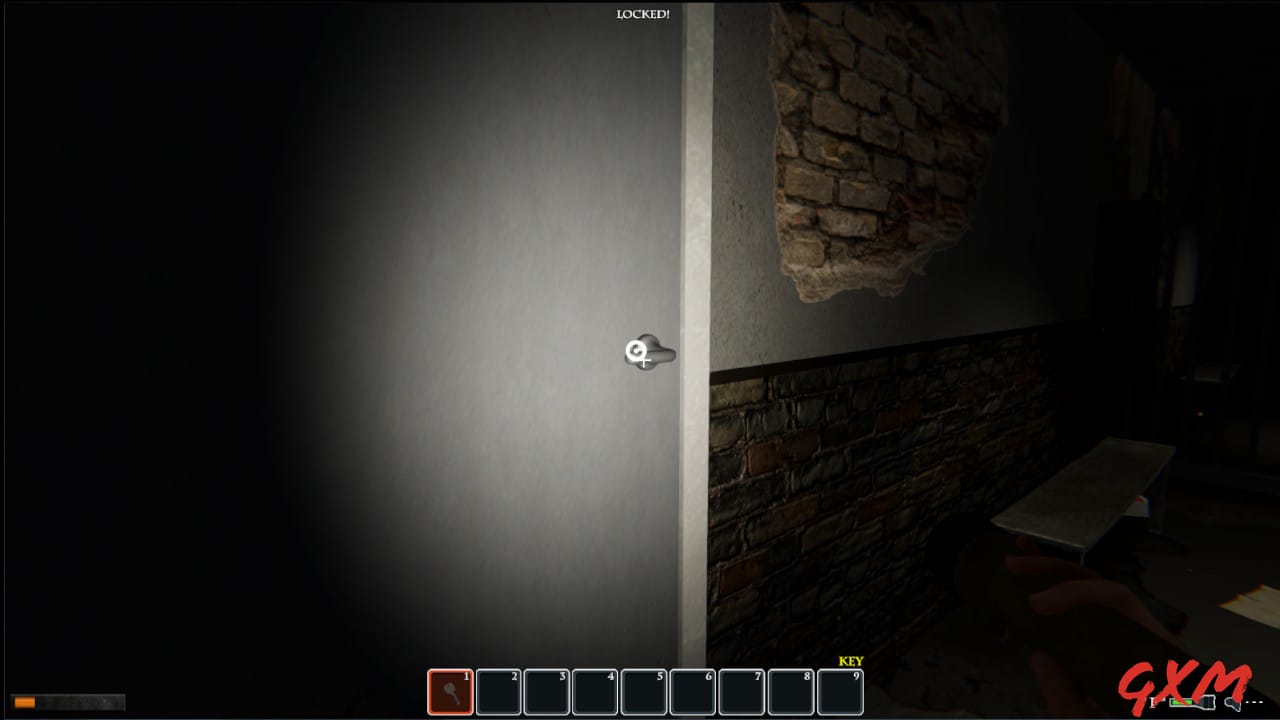Screen dimensions: 1280x720
Task: Select hotbar slot 5
Action: pos(644,690)
